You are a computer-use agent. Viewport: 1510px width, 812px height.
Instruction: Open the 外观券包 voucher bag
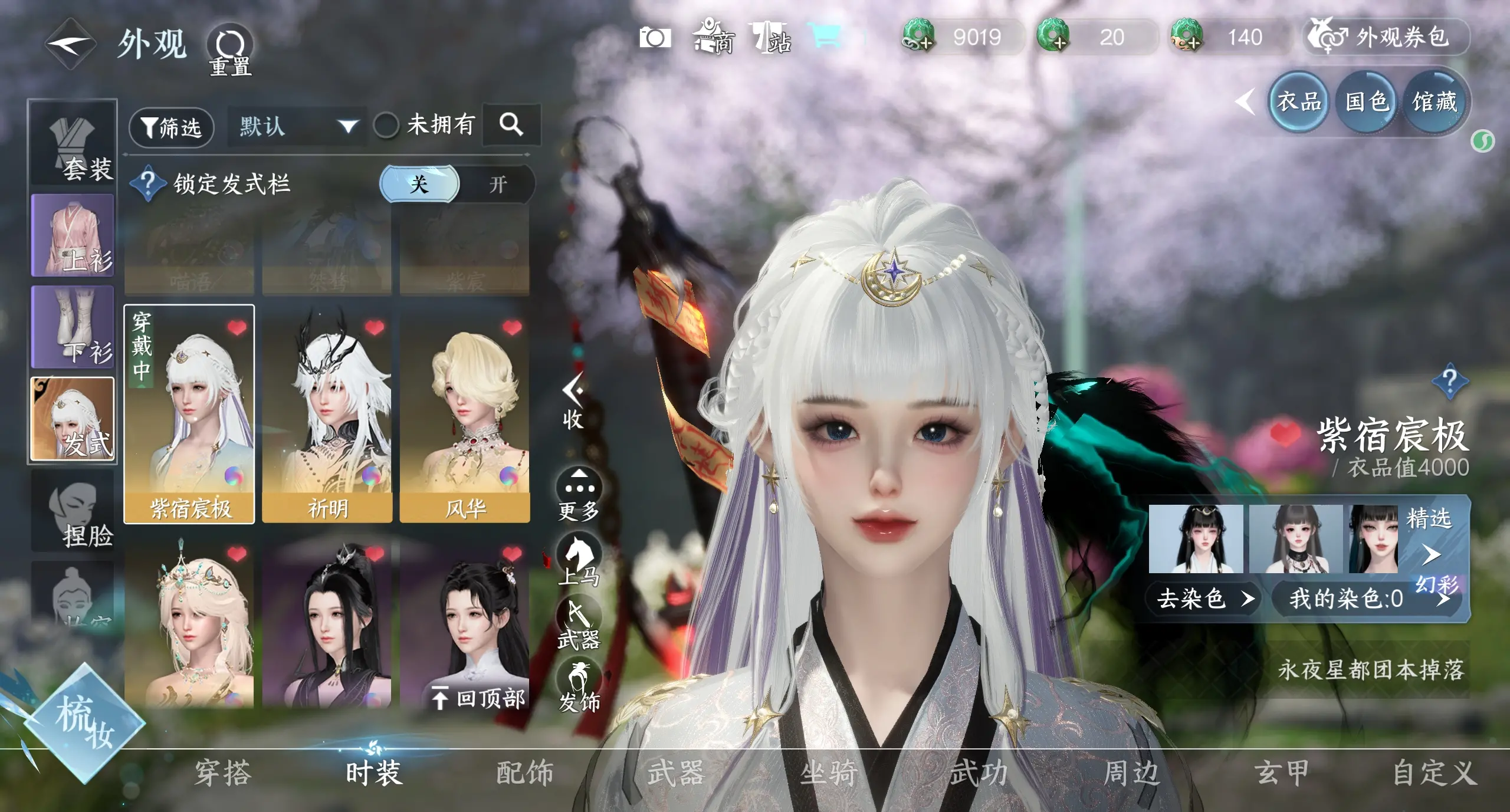tap(1385, 37)
